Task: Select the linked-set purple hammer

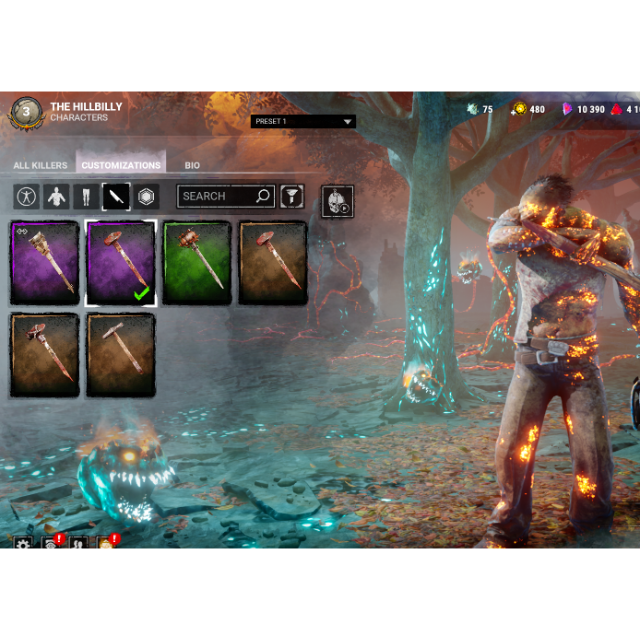Action: pos(44,263)
